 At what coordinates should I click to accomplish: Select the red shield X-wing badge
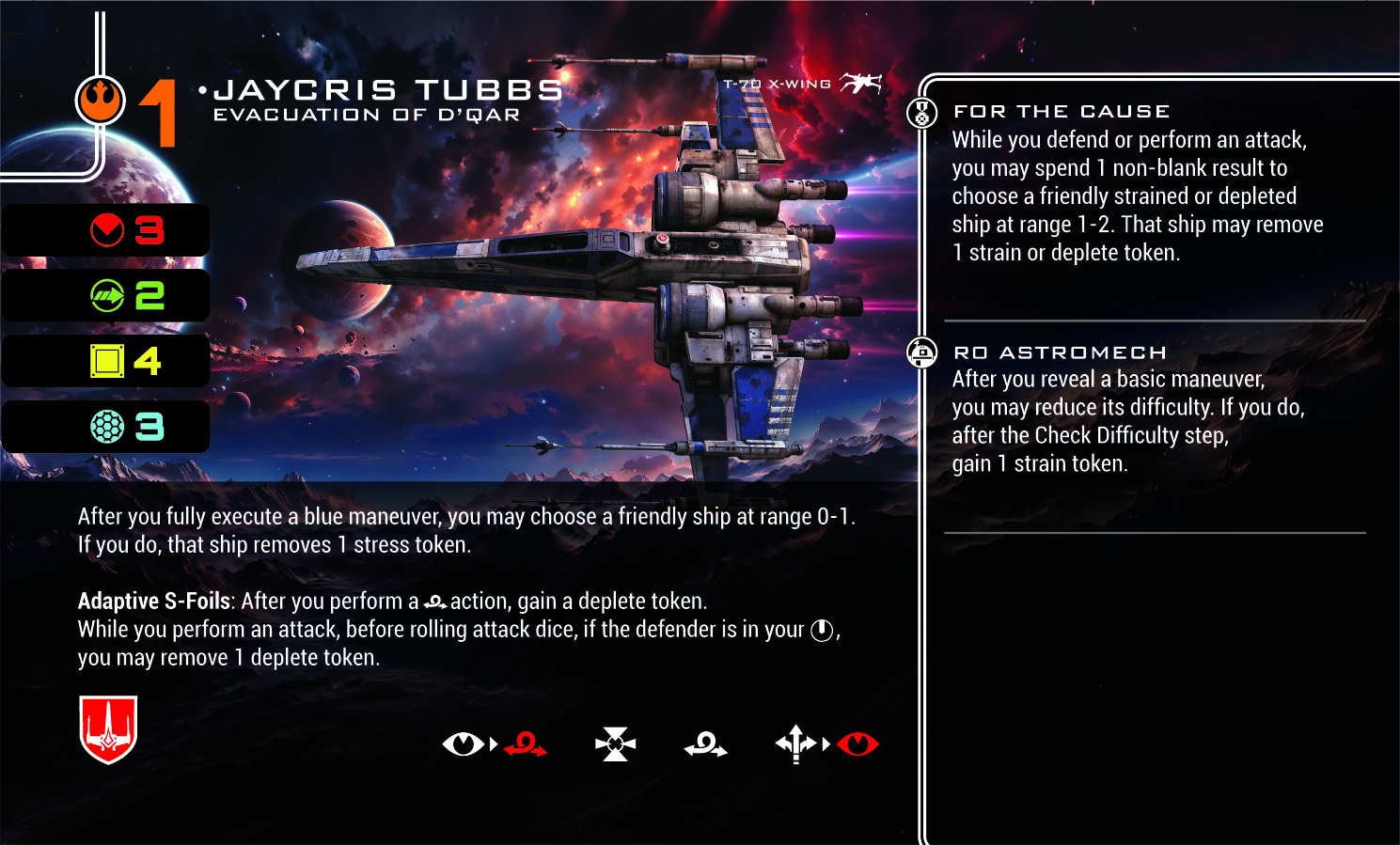point(108,729)
